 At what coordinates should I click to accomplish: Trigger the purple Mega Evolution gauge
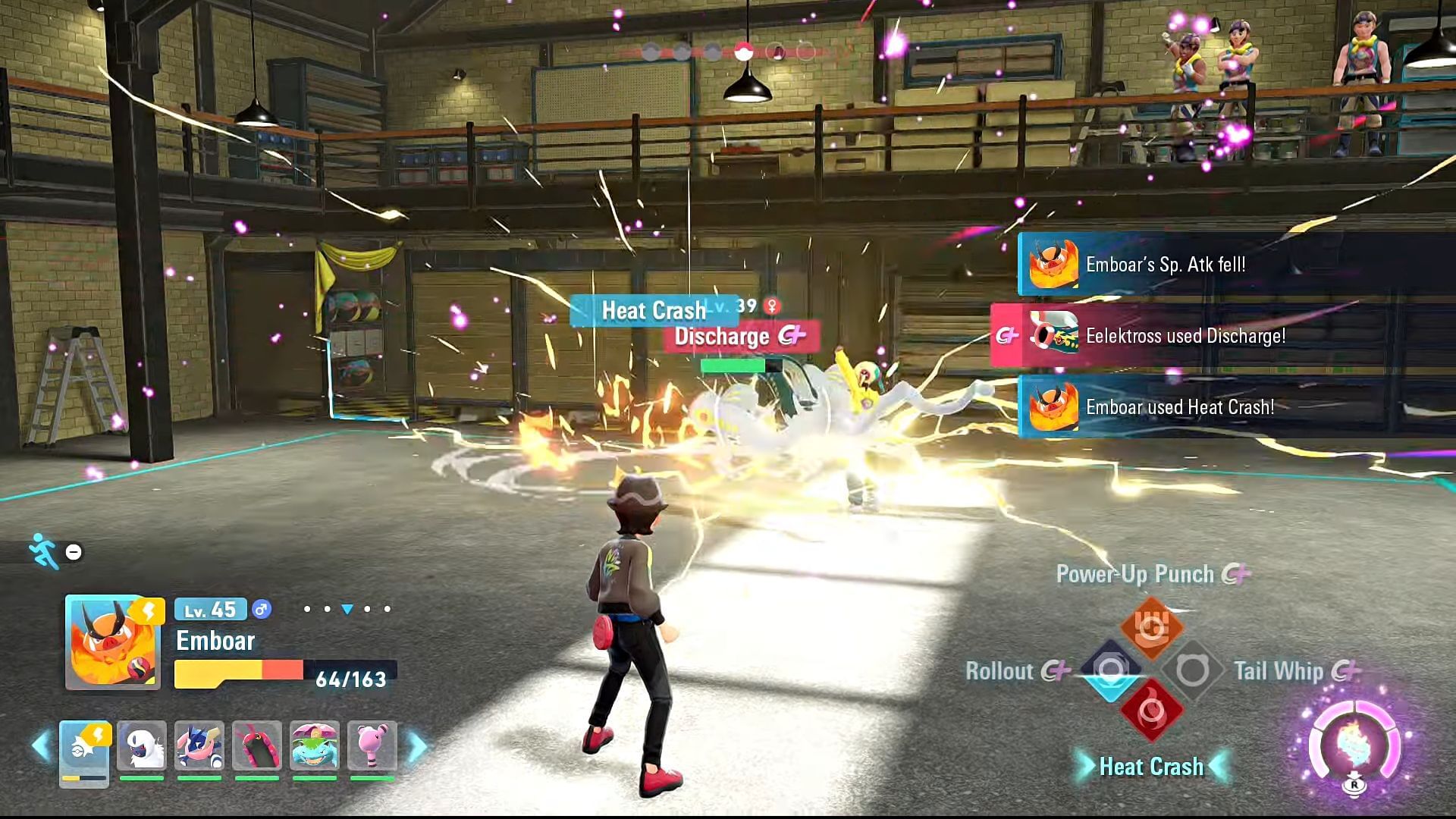click(x=1354, y=747)
